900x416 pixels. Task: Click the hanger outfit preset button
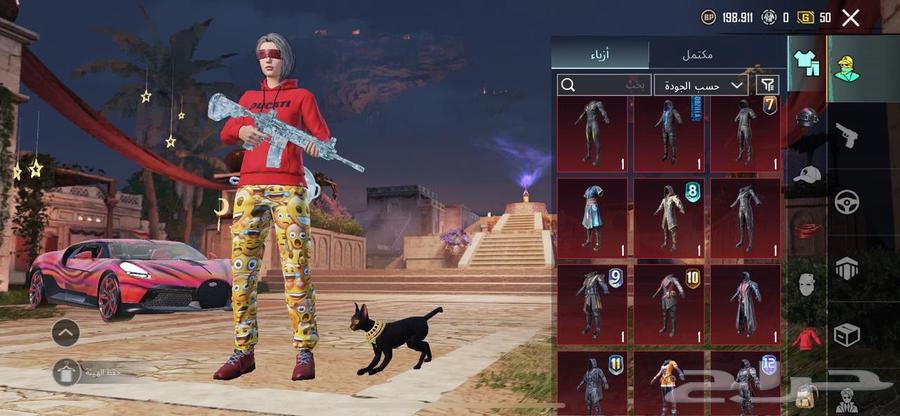tap(66, 372)
